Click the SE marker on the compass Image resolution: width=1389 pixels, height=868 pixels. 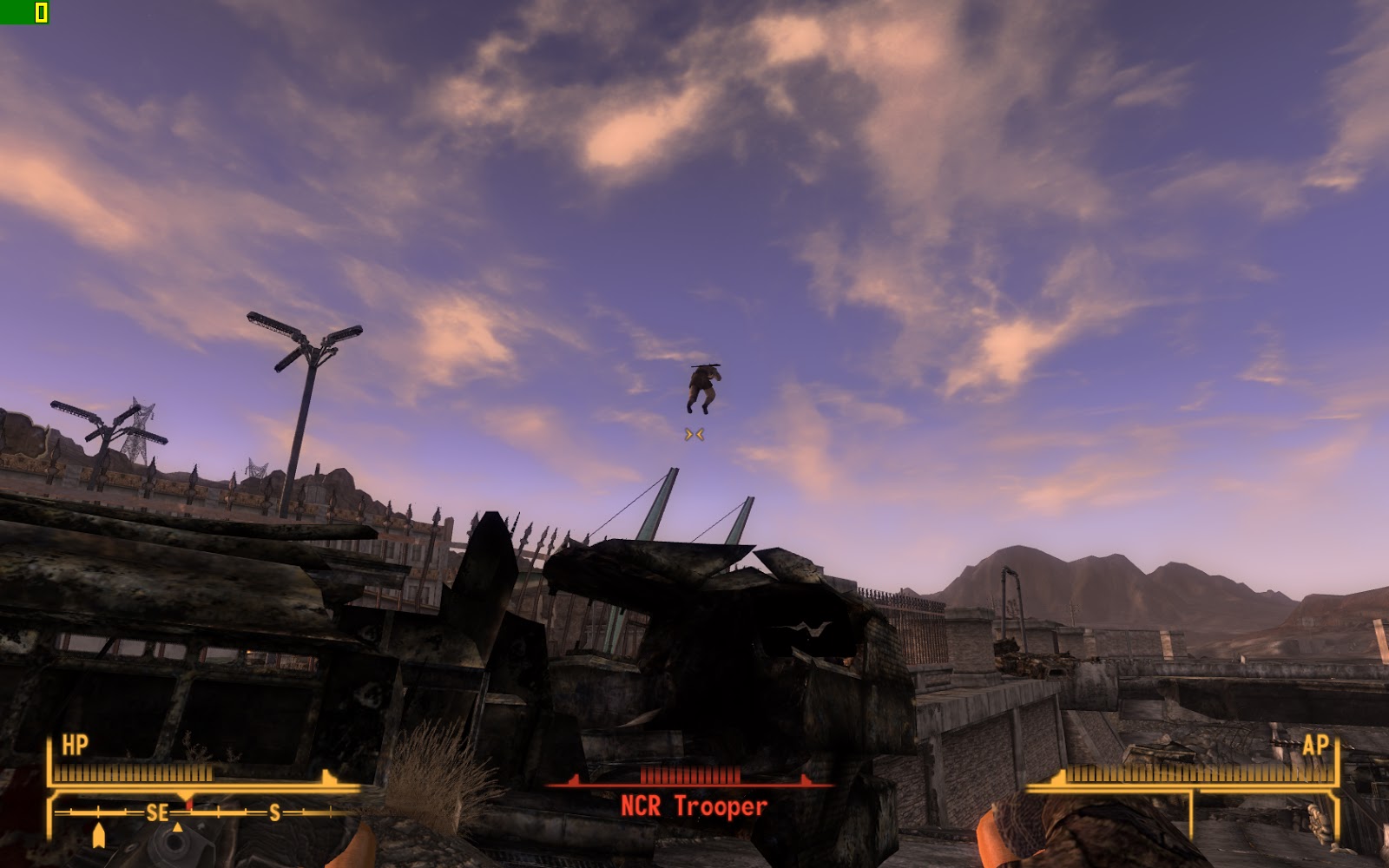(x=156, y=812)
